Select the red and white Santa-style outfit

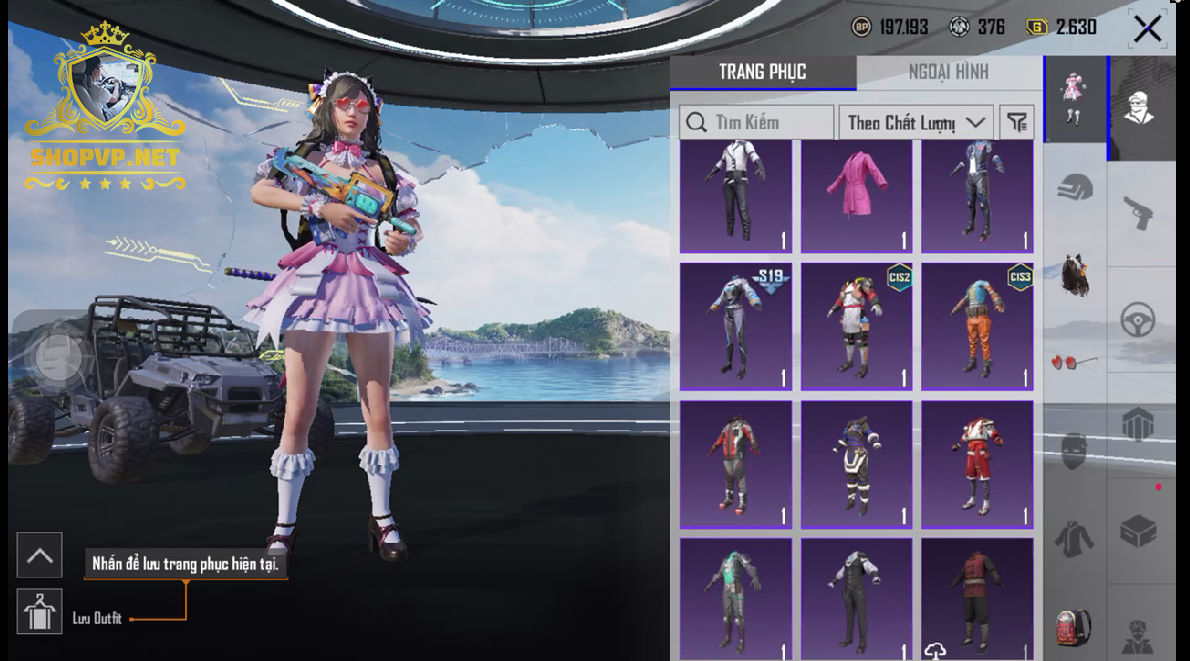click(977, 465)
